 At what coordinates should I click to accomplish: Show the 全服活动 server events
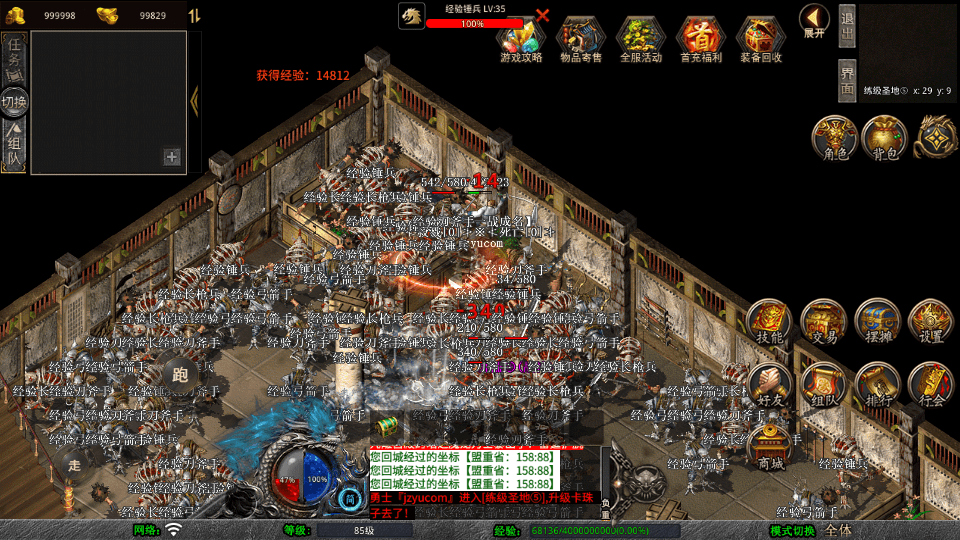click(641, 38)
